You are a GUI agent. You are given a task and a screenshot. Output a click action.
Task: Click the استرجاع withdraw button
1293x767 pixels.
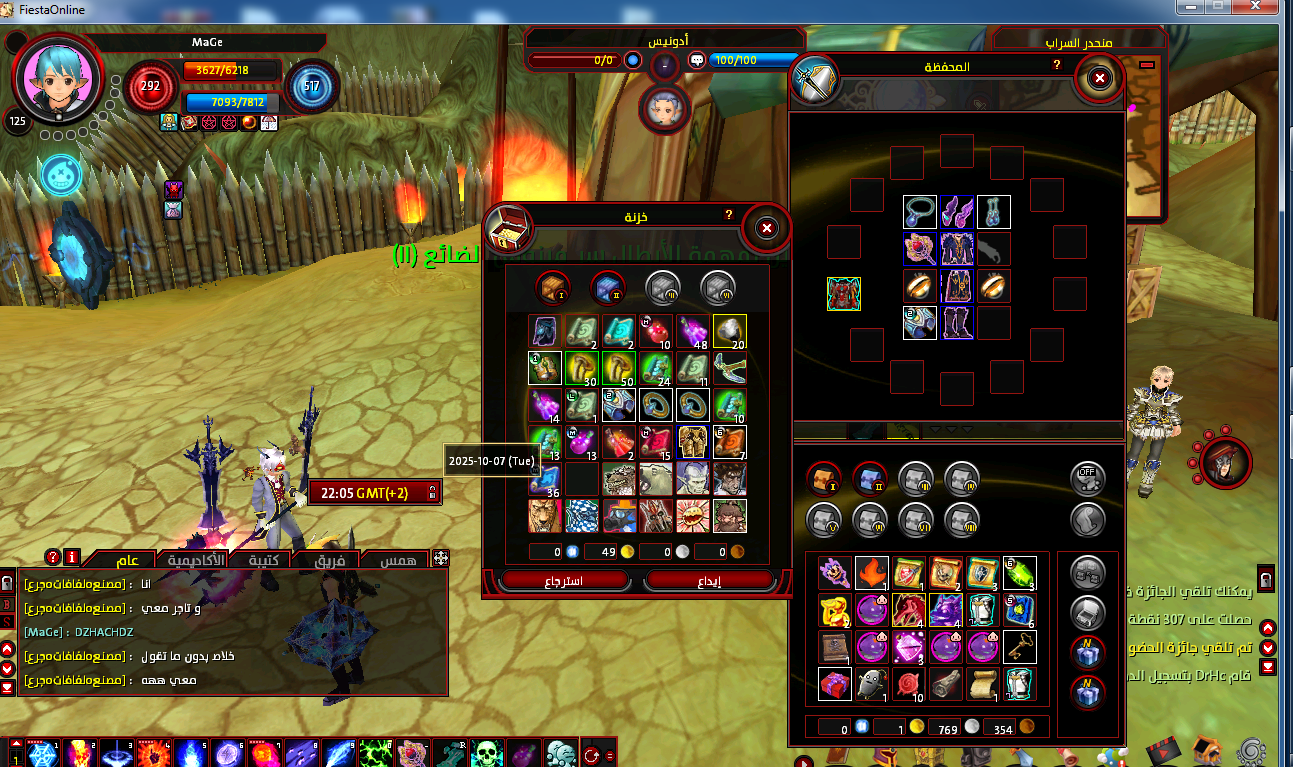coord(565,580)
